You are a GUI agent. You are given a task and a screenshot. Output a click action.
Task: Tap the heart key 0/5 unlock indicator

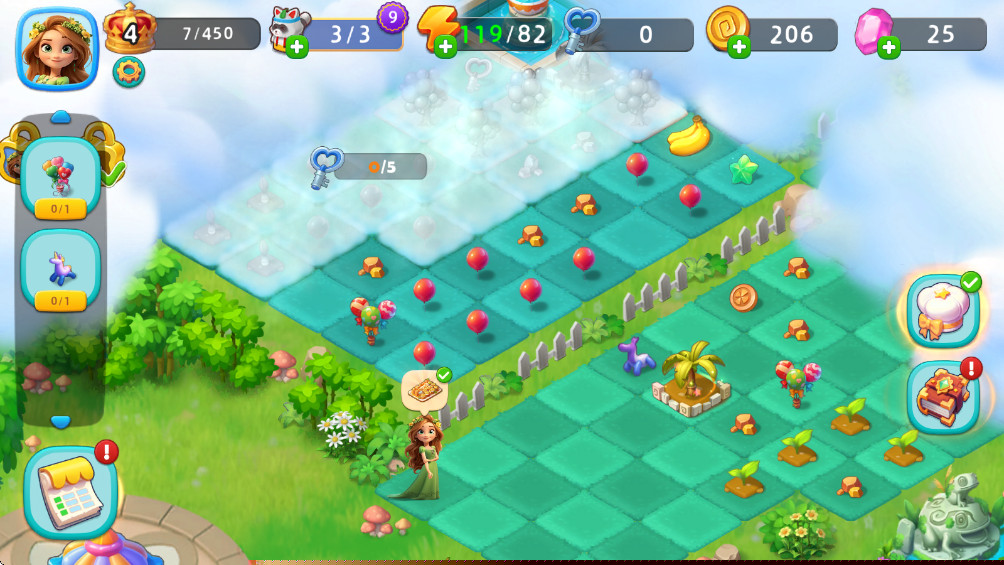click(370, 165)
